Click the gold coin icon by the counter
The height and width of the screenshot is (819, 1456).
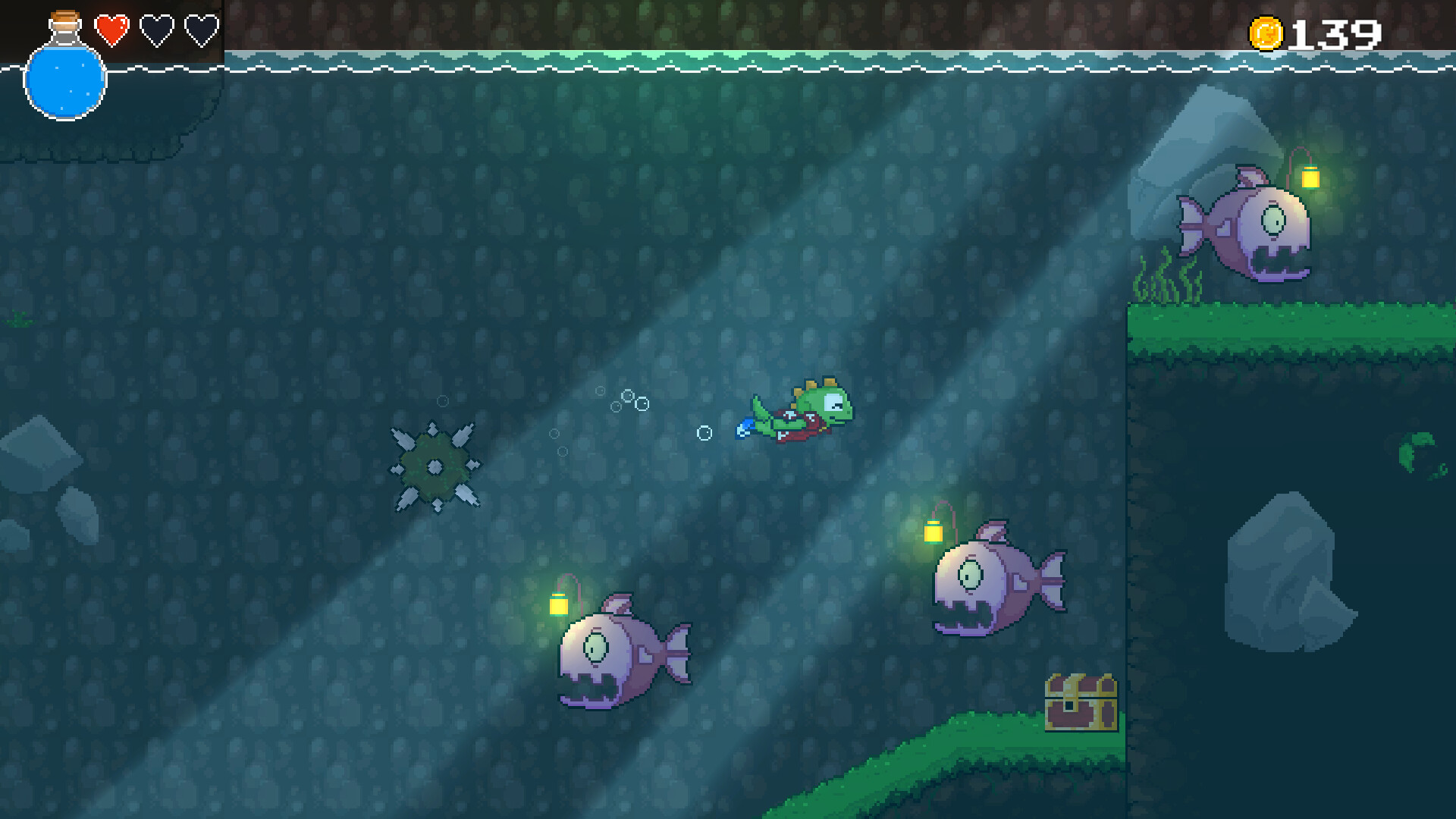[x=1265, y=32]
